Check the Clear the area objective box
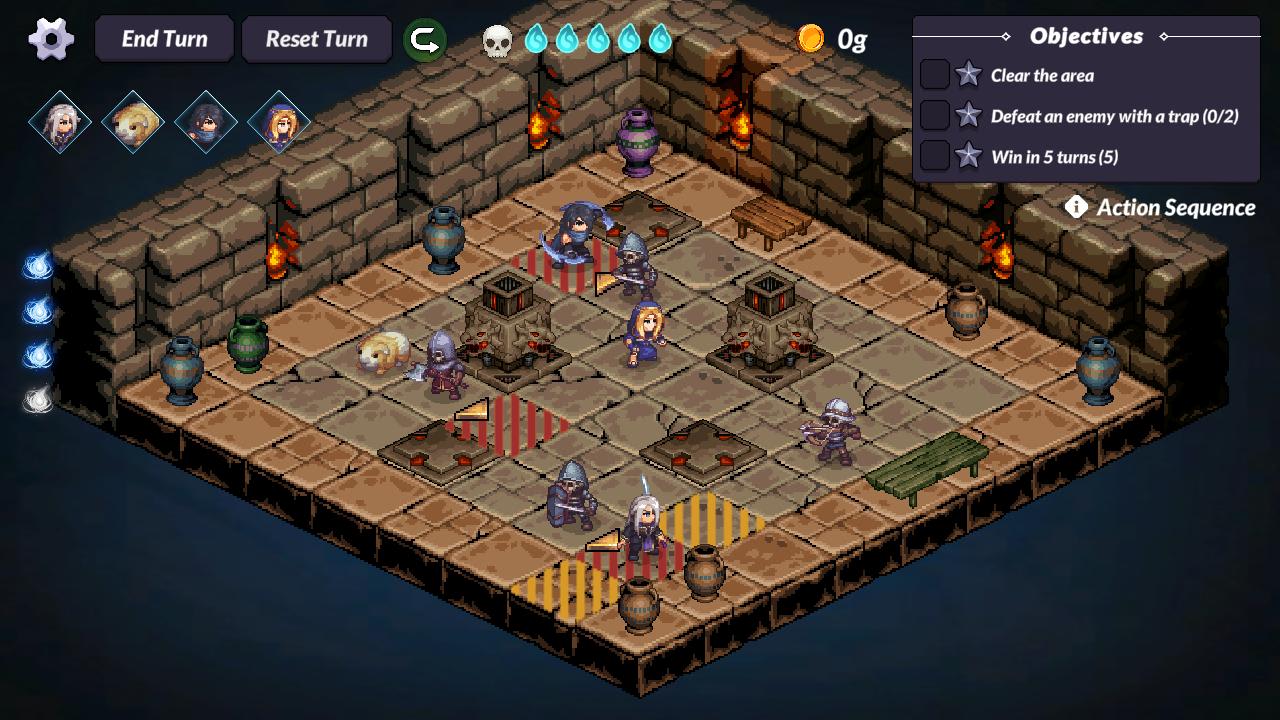1280x720 pixels. tap(936, 75)
